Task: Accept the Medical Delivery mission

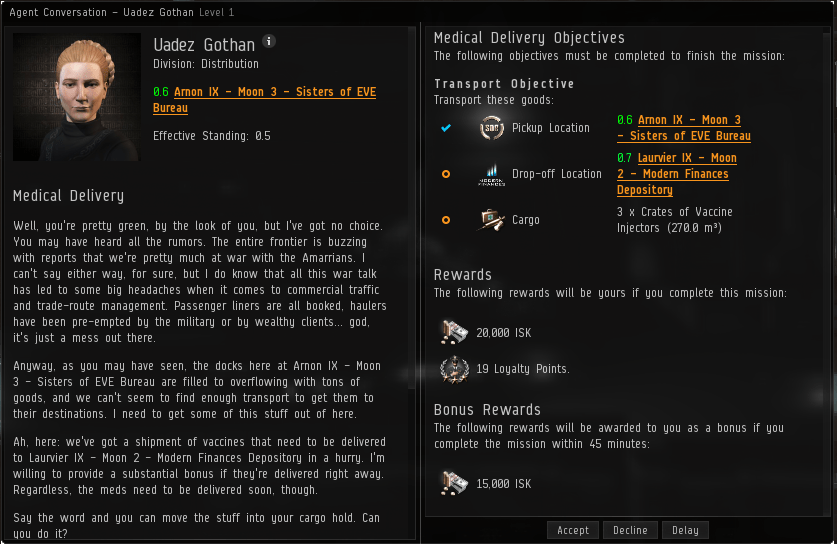Action: coord(573,530)
